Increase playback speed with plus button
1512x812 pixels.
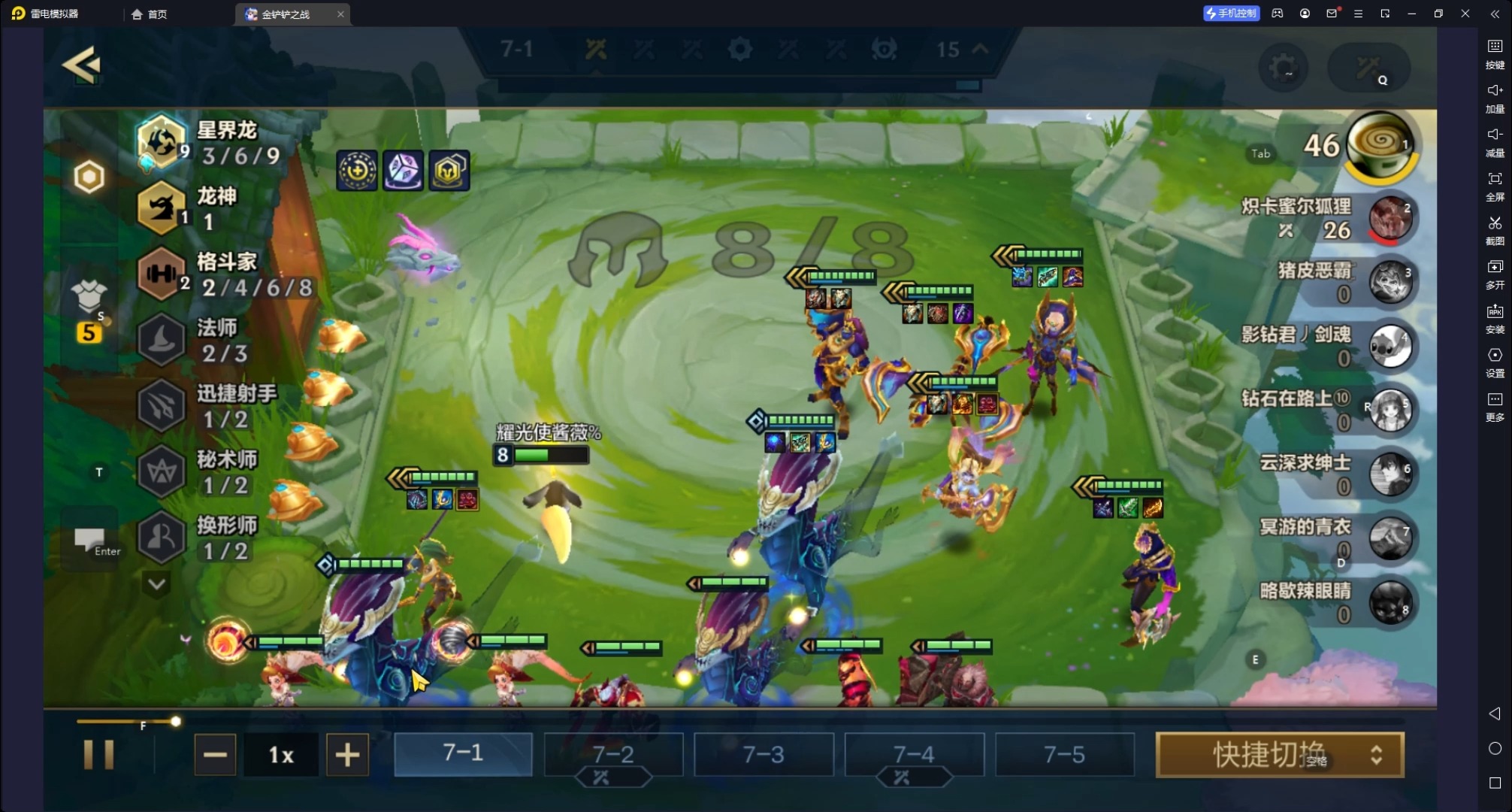coord(347,754)
